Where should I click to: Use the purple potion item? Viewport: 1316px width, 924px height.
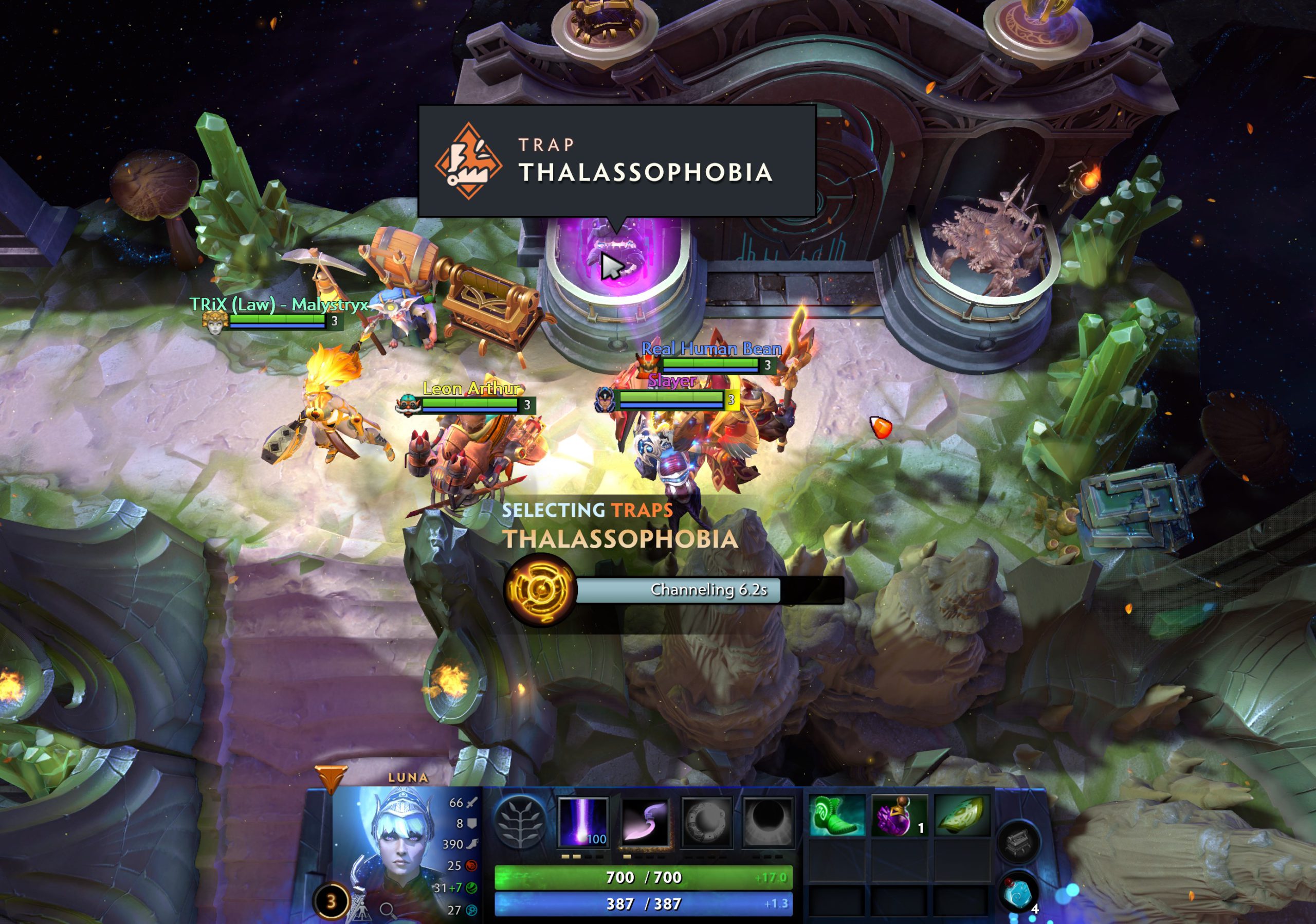(898, 816)
